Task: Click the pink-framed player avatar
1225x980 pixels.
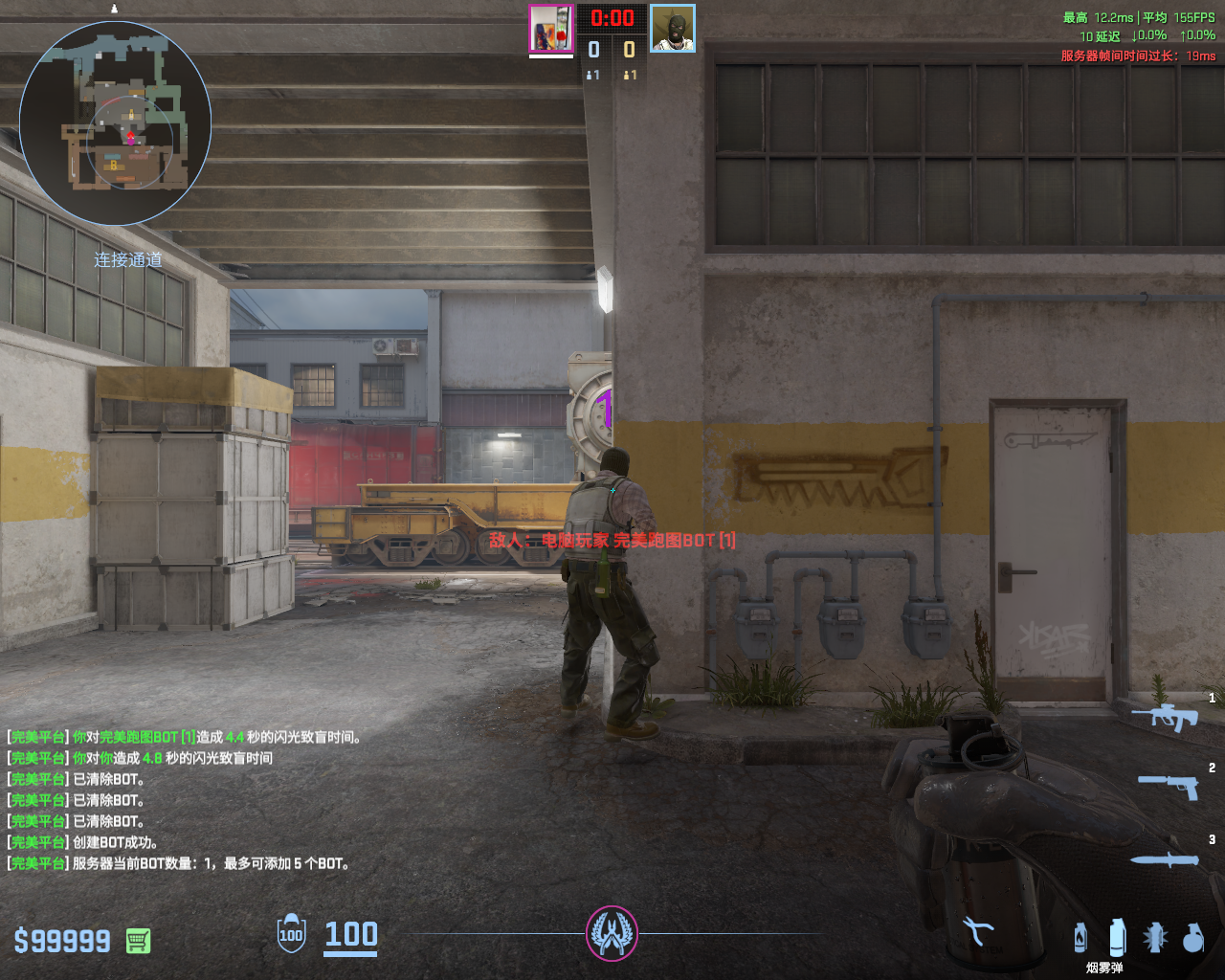Action: tap(551, 29)
